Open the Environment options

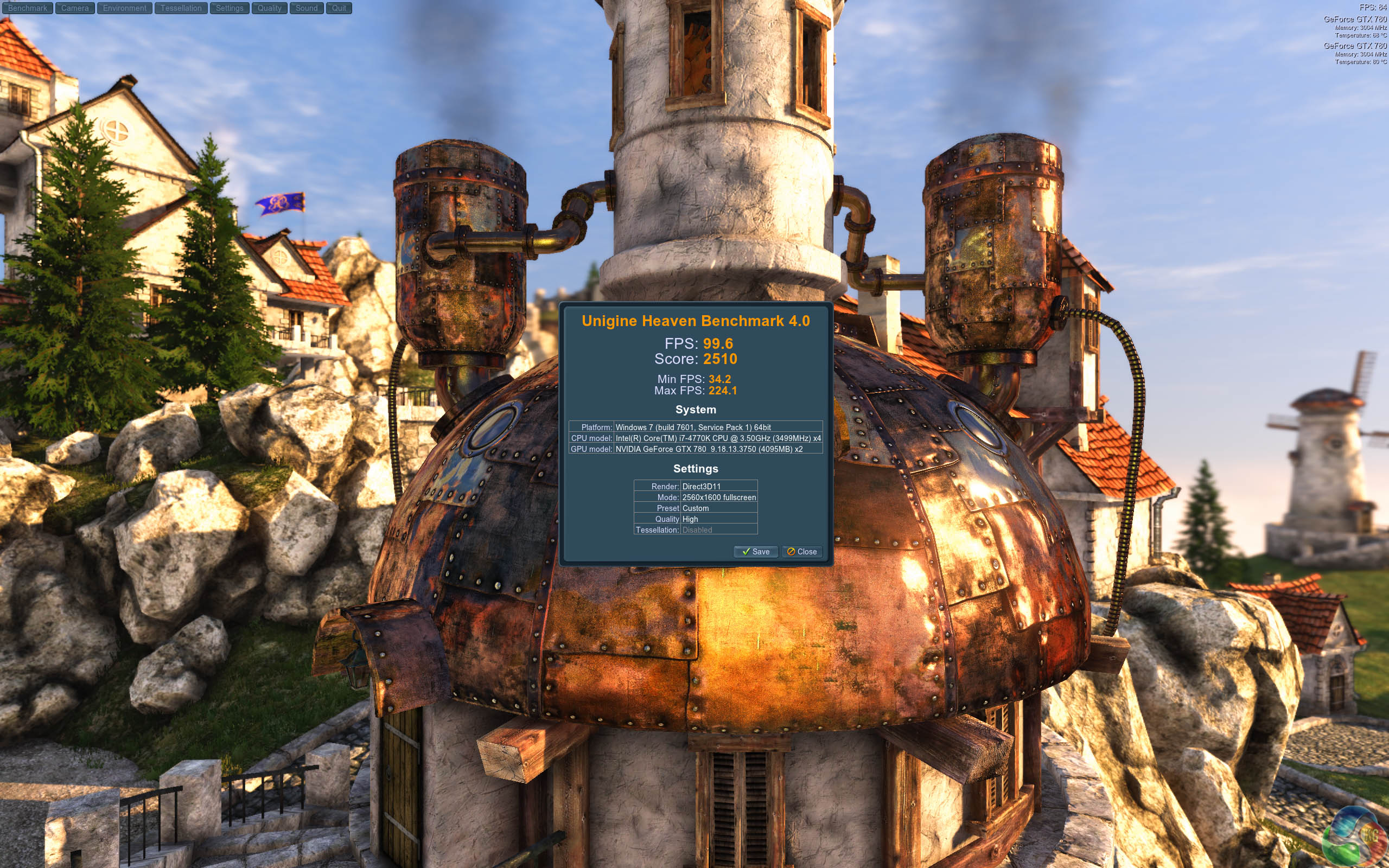point(125,8)
